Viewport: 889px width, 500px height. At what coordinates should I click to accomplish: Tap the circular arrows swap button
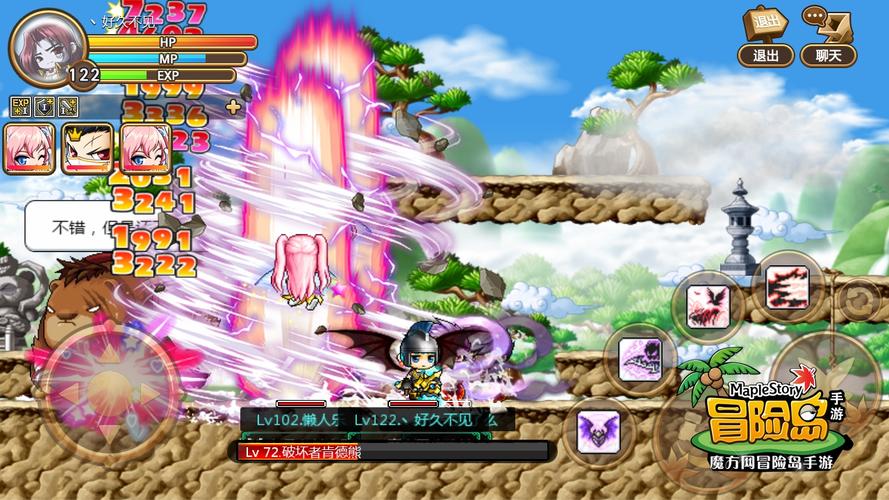pyautogui.click(x=857, y=299)
